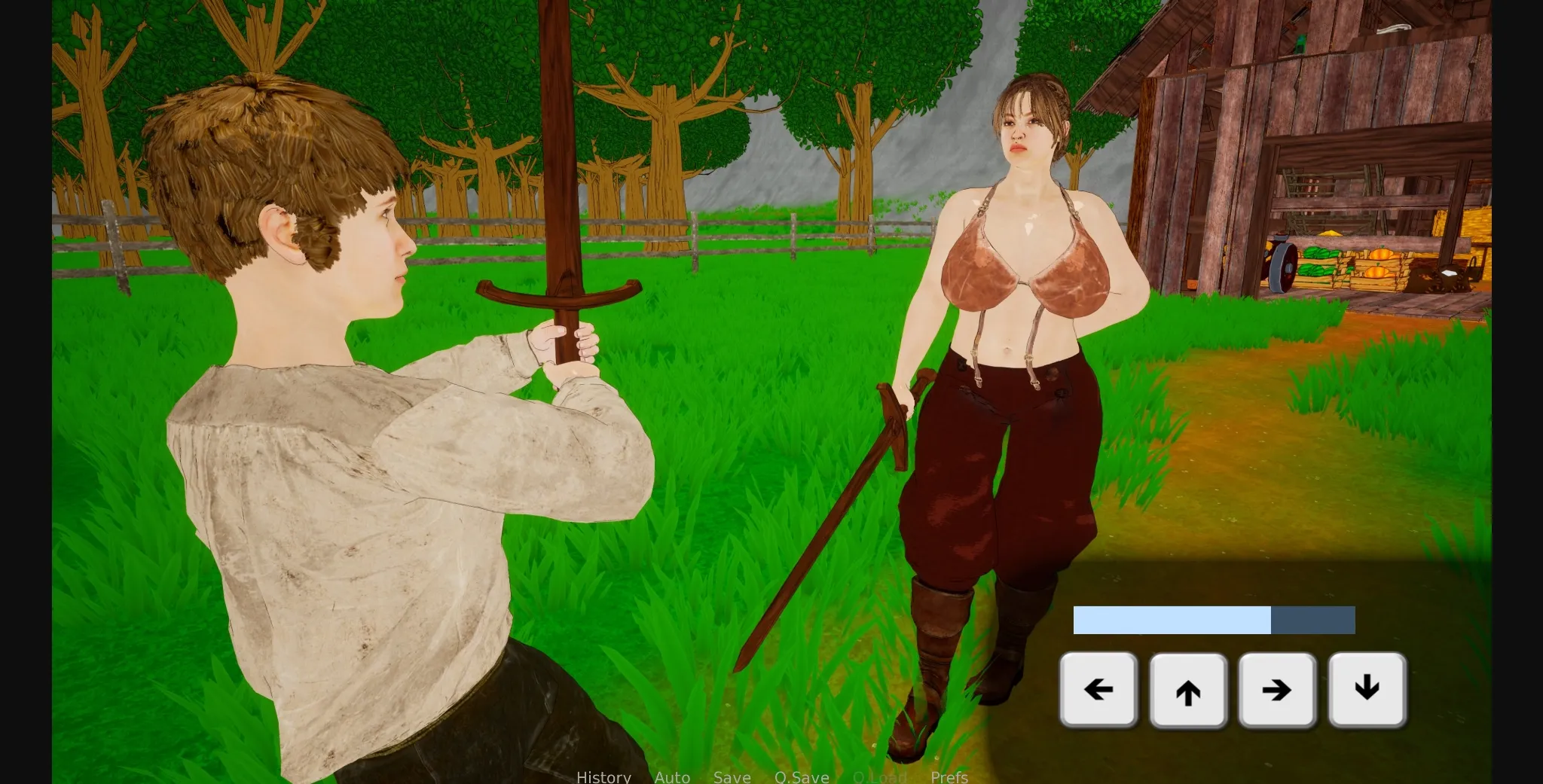Viewport: 1543px width, 784px height.
Task: Click the grayed-out Q.Load option
Action: (879, 777)
